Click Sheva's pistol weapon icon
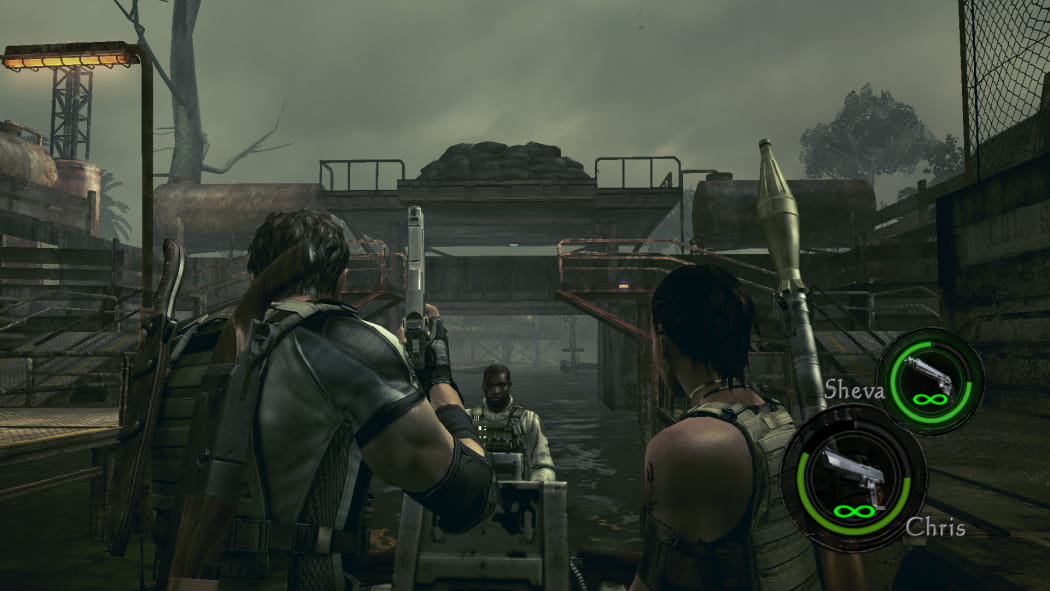Screen dimensions: 1050x591 929,377
